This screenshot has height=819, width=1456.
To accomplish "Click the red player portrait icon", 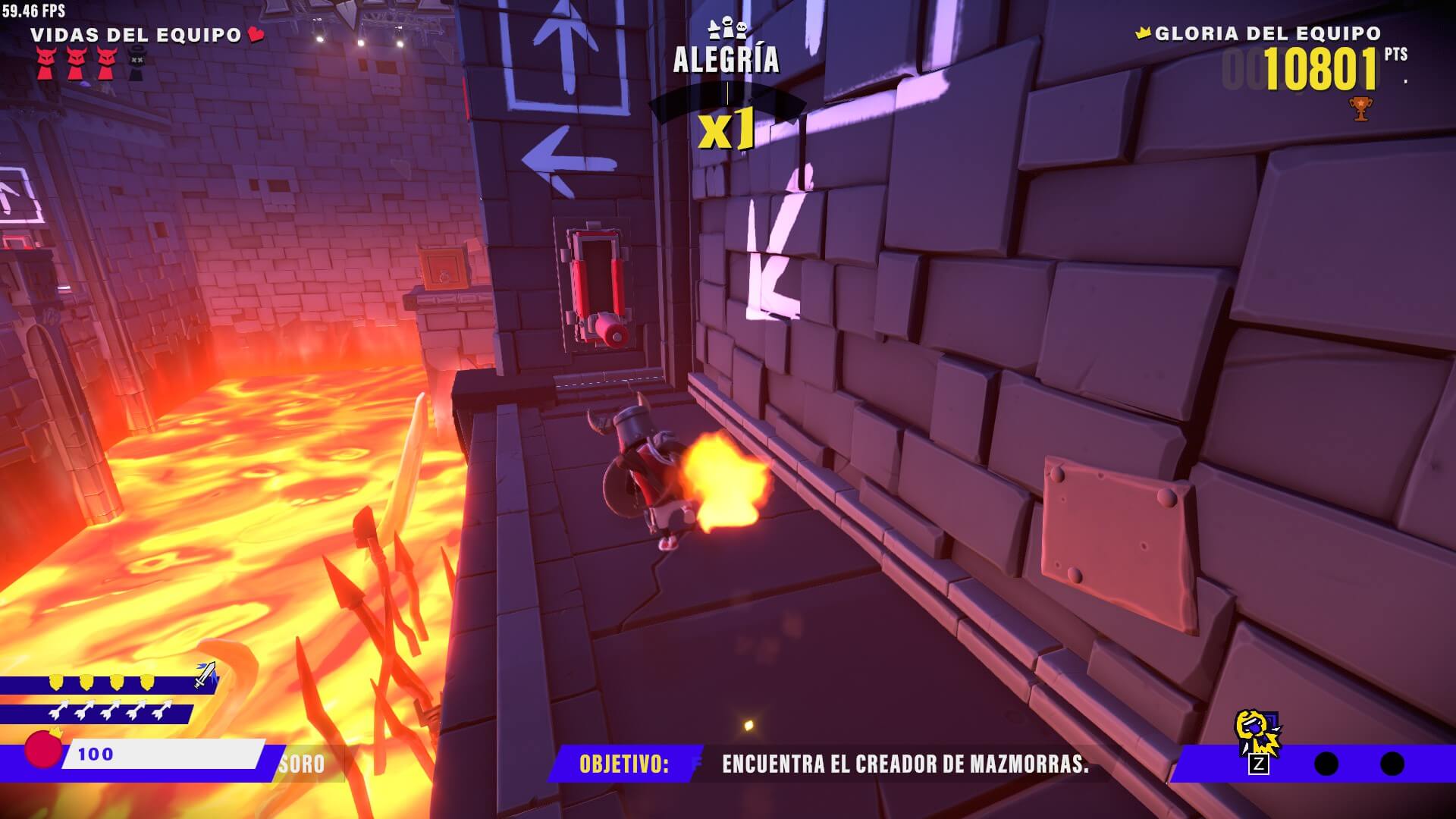I will coord(42,749).
